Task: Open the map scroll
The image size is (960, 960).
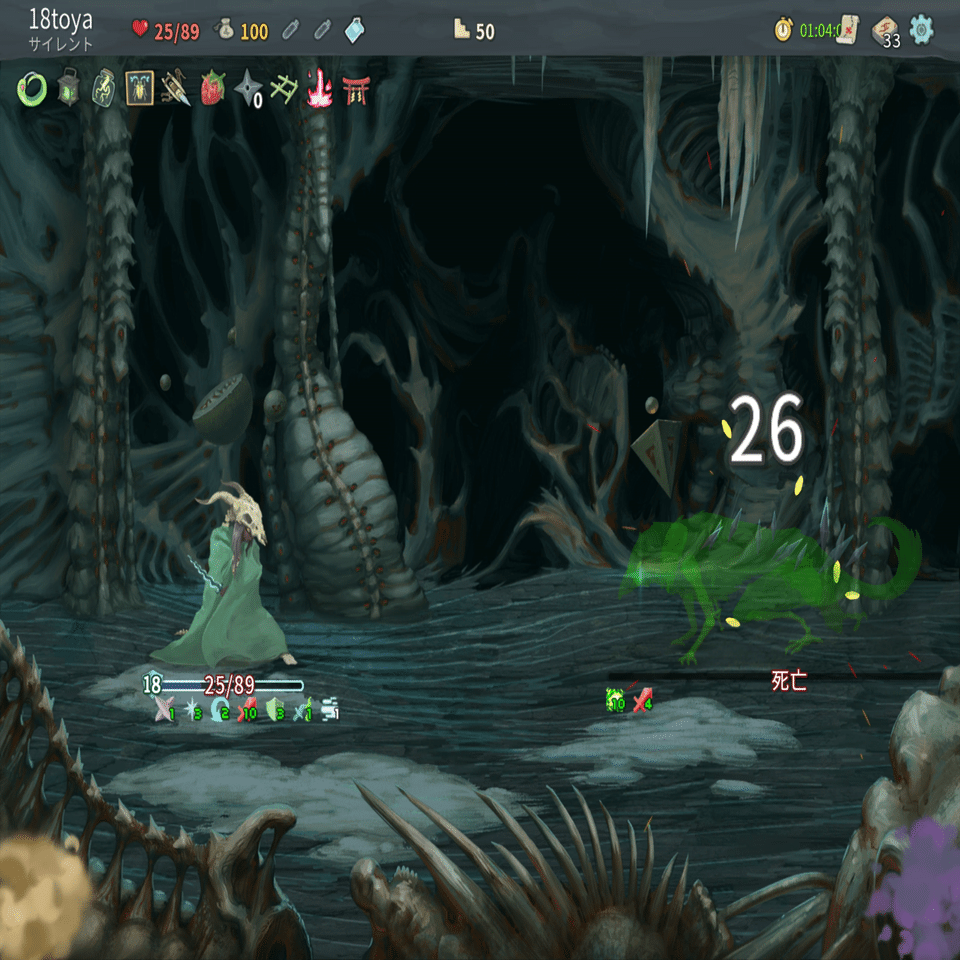Action: tap(849, 29)
